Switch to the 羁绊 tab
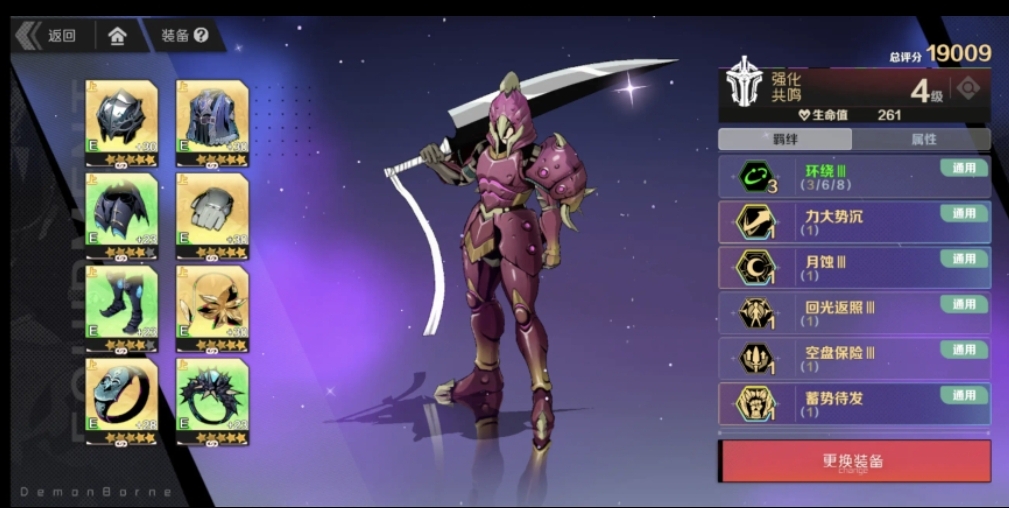 coord(785,140)
